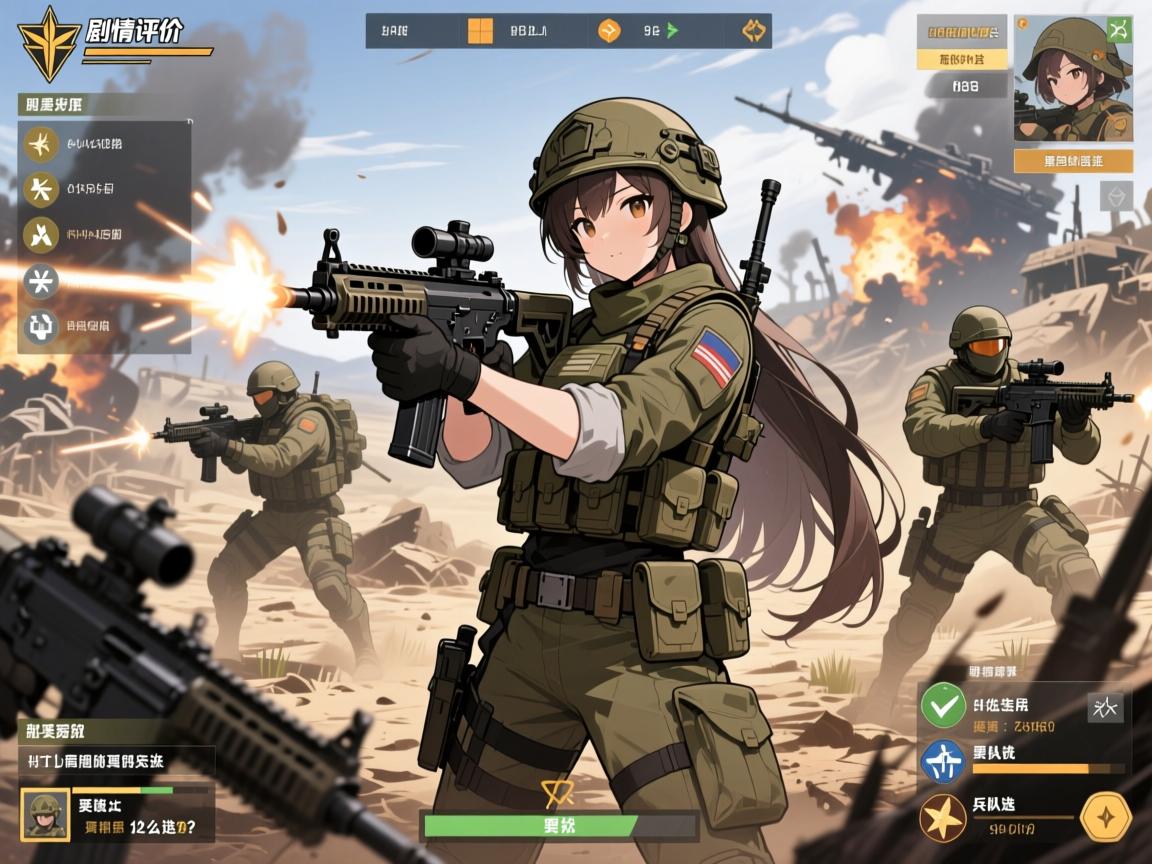The width and height of the screenshot is (1152, 864).
Task: Select the orange diamond icon in top bar
Action: click(753, 31)
